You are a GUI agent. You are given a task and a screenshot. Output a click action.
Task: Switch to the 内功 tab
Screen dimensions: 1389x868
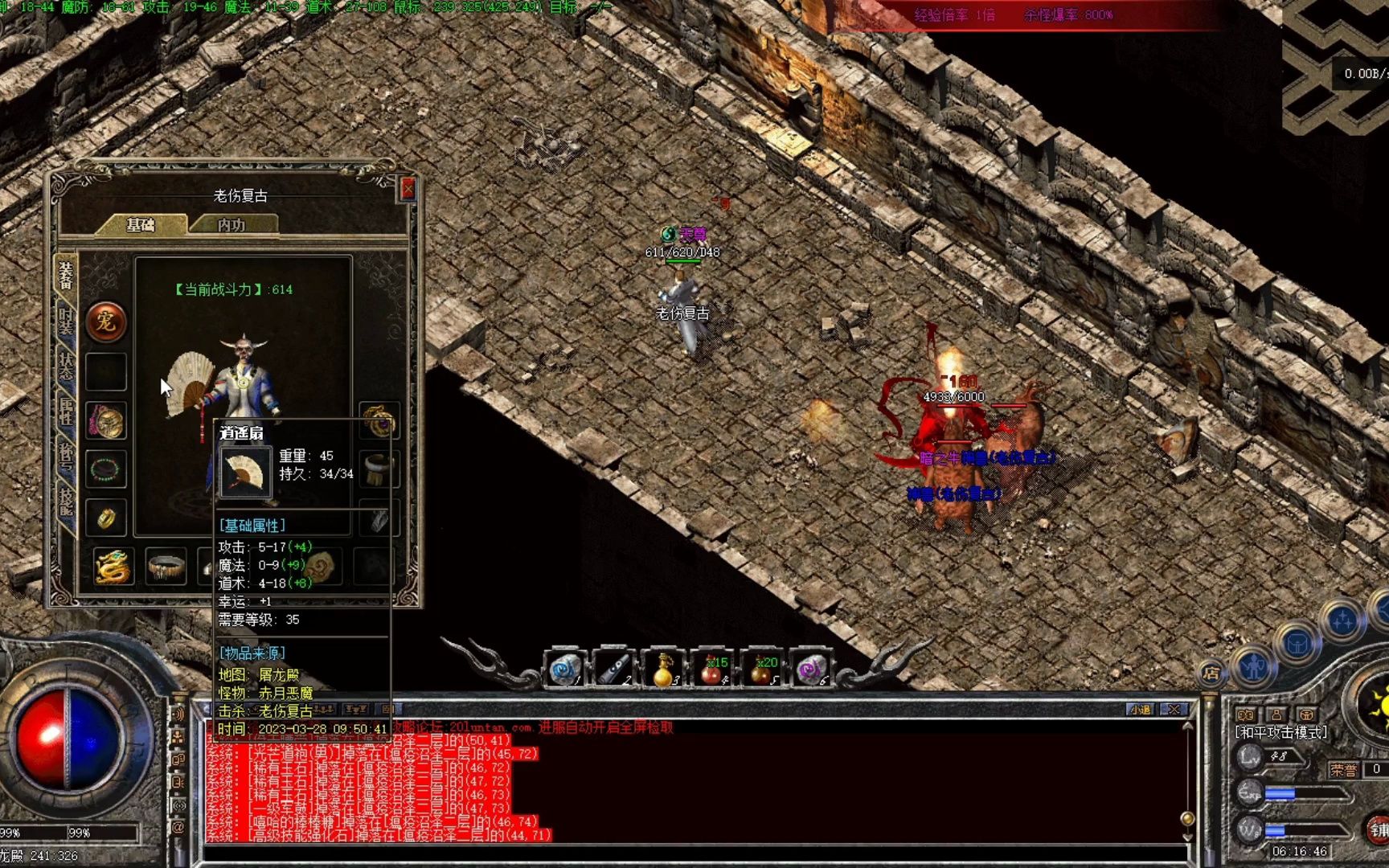tap(231, 225)
